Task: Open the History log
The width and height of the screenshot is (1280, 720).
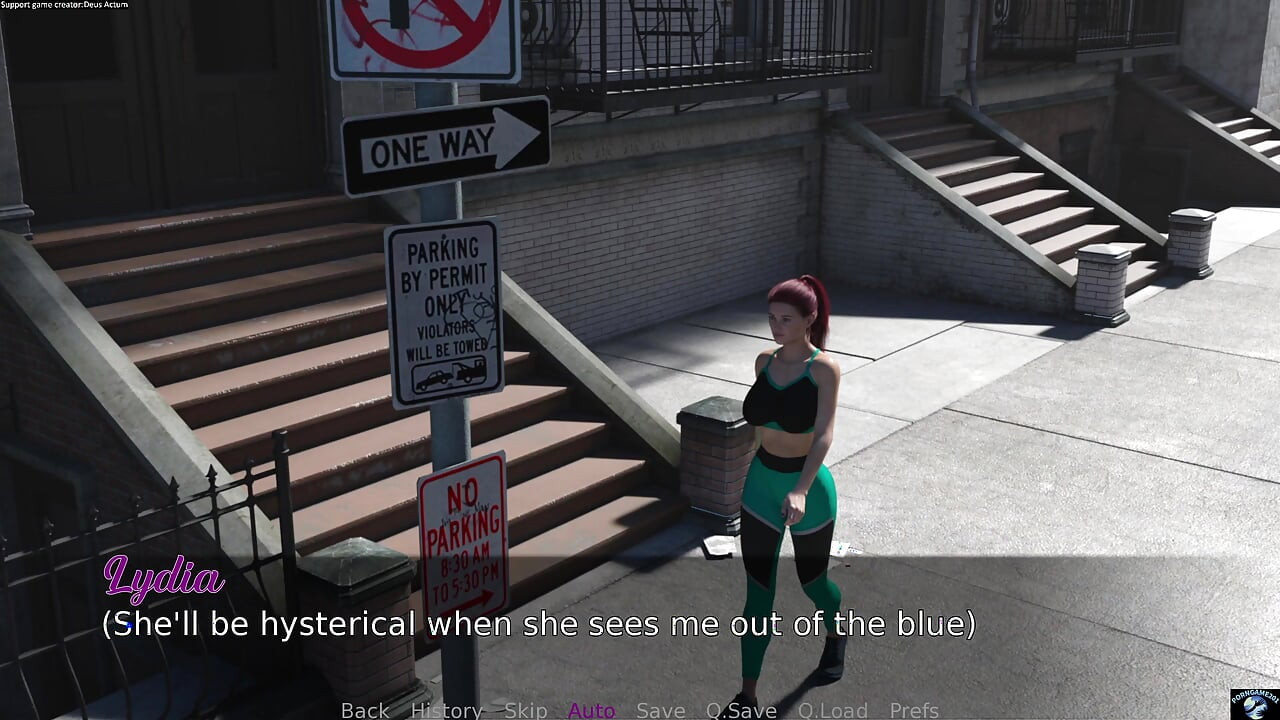Action: [446, 710]
